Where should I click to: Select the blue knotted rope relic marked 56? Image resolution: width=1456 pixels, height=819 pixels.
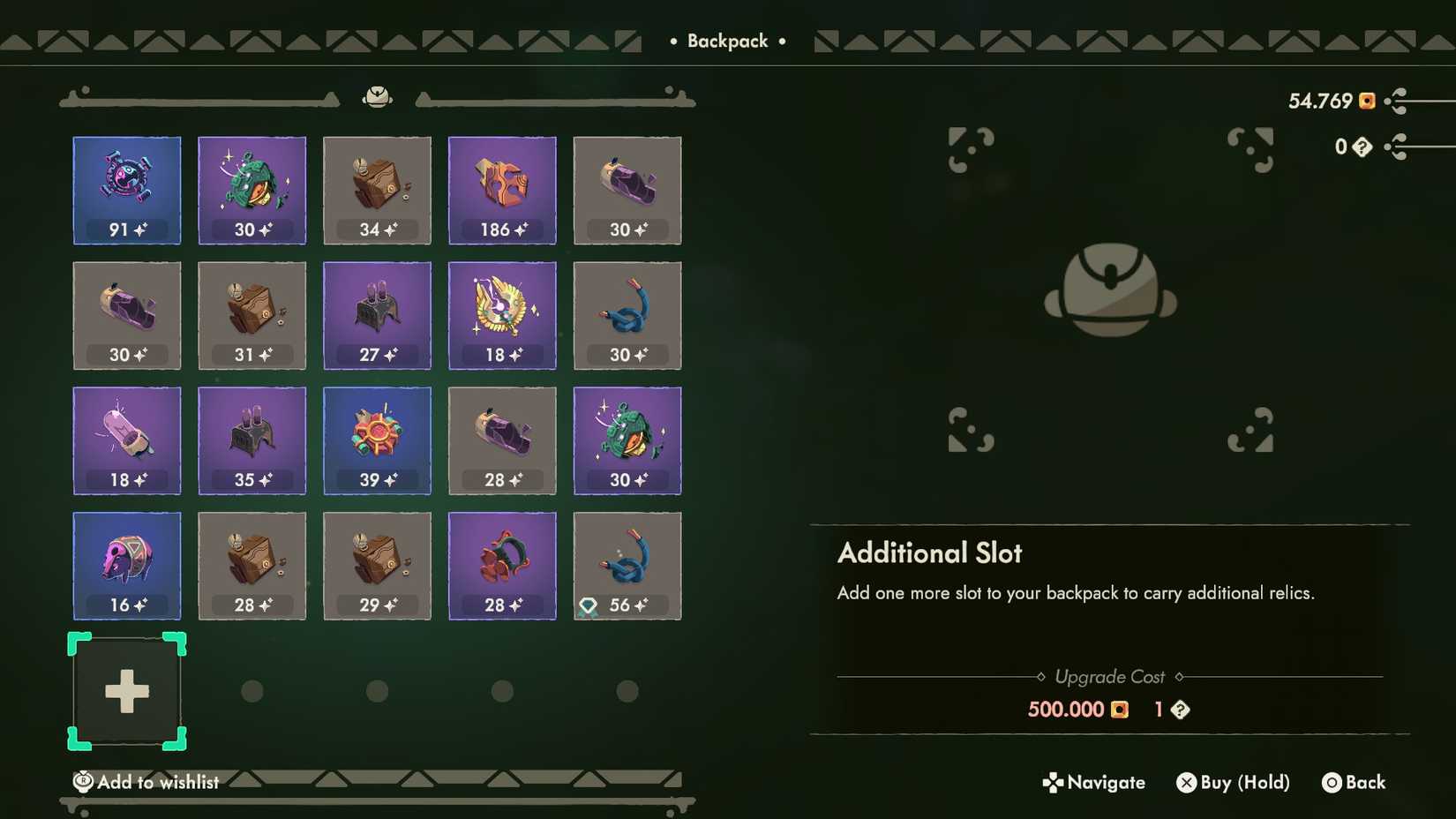627,566
